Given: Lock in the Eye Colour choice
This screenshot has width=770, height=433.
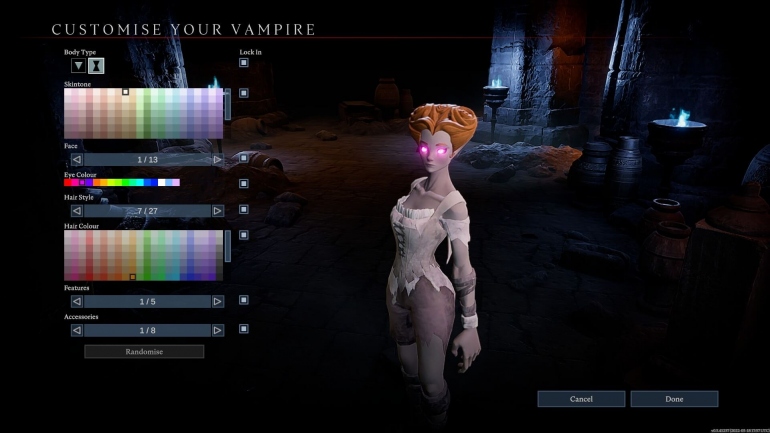Looking at the screenshot, I should tap(243, 183).
